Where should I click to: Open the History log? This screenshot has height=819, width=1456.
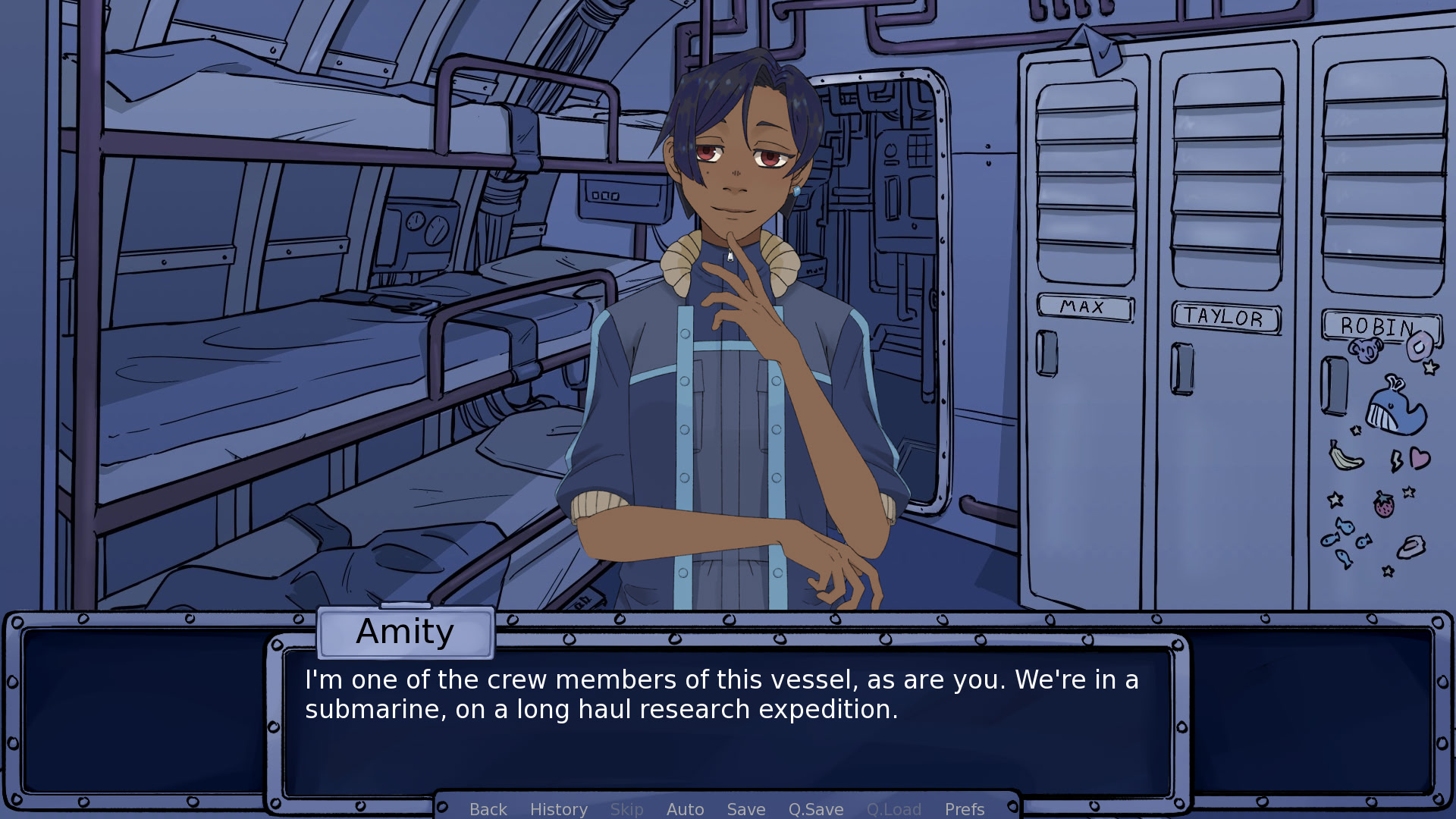tap(558, 809)
